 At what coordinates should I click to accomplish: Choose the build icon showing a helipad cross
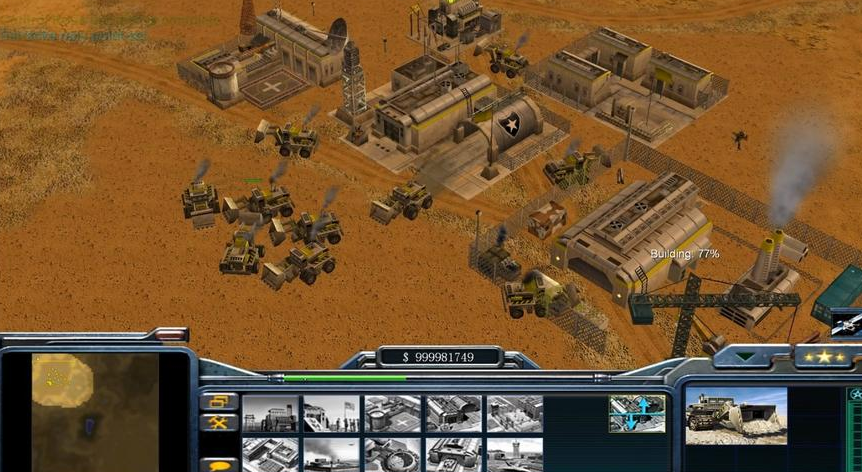point(393,413)
